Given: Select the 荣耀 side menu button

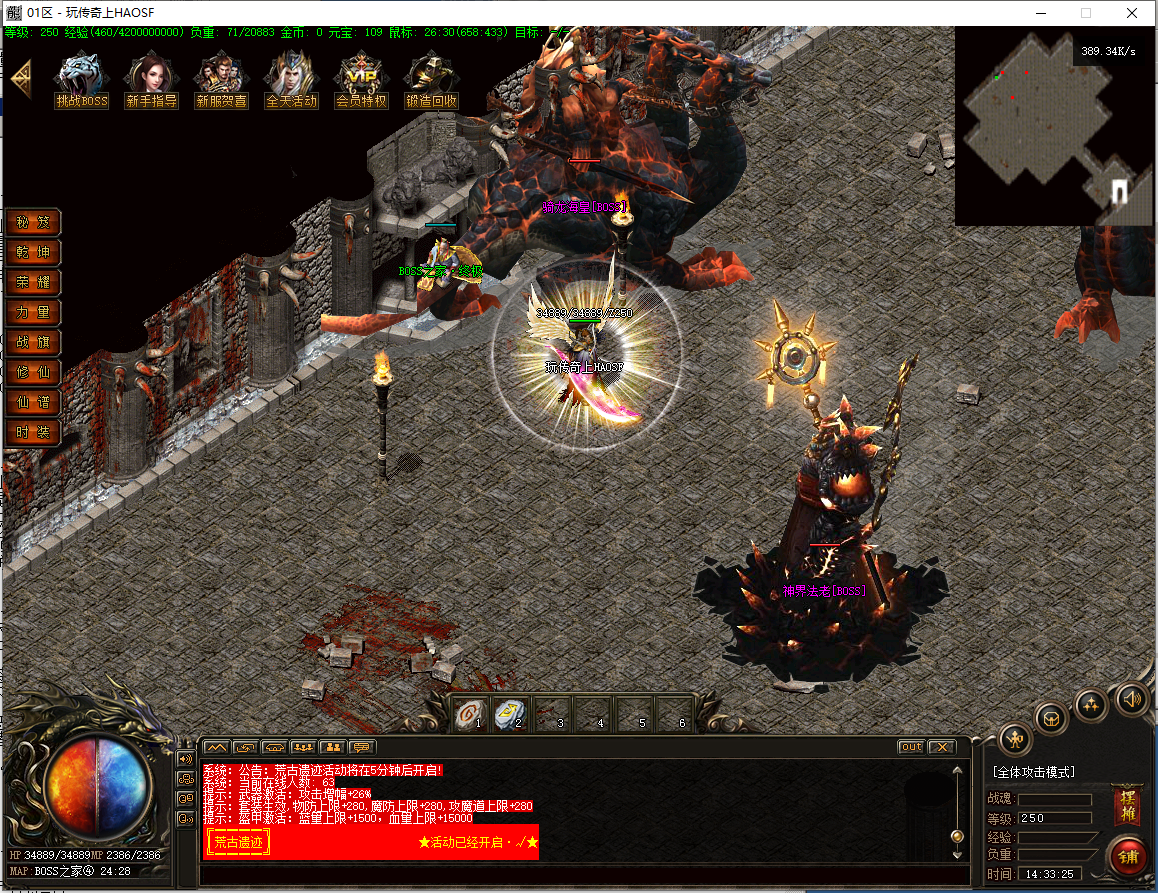Looking at the screenshot, I should coord(33,282).
